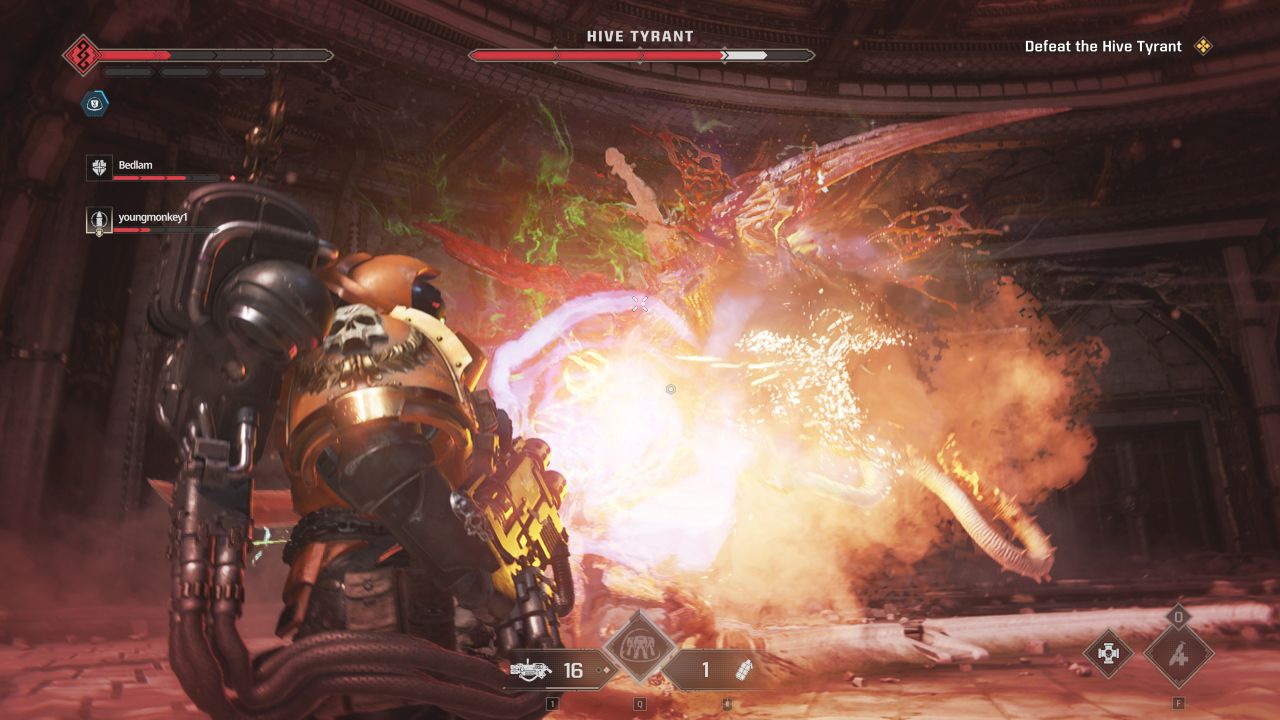Click the red player class emblem
Image resolution: width=1280 pixels, height=720 pixels.
coord(81,54)
